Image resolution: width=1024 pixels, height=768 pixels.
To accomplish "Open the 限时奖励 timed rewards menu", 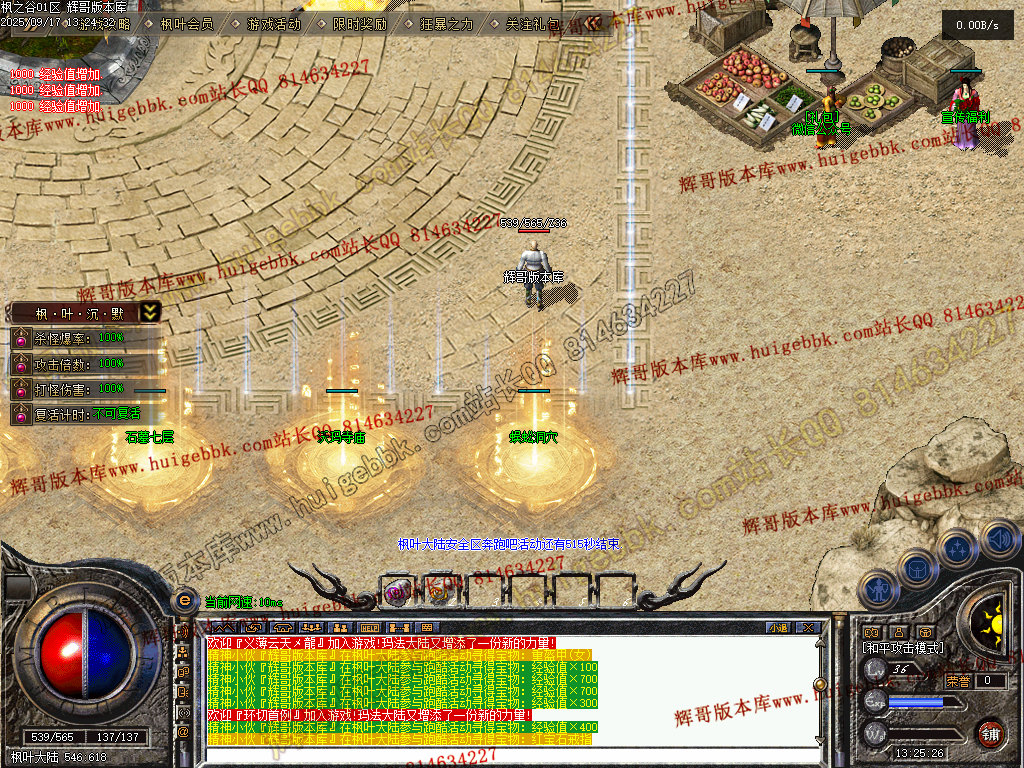I will [359, 24].
